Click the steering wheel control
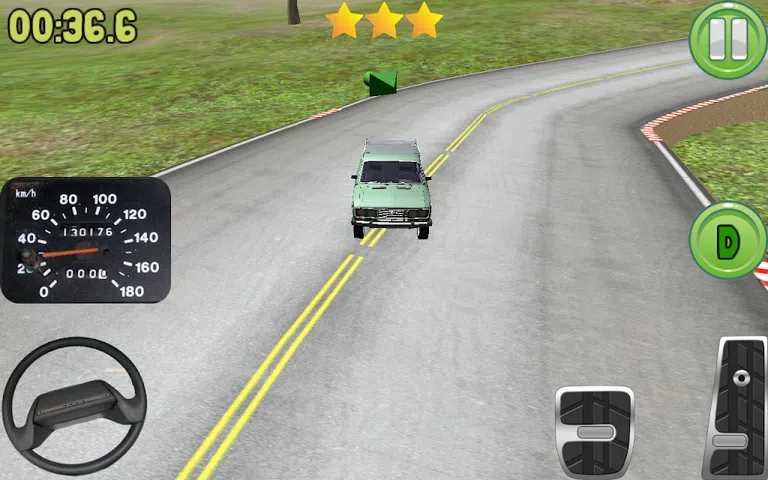This screenshot has width=768, height=480. click(75, 405)
